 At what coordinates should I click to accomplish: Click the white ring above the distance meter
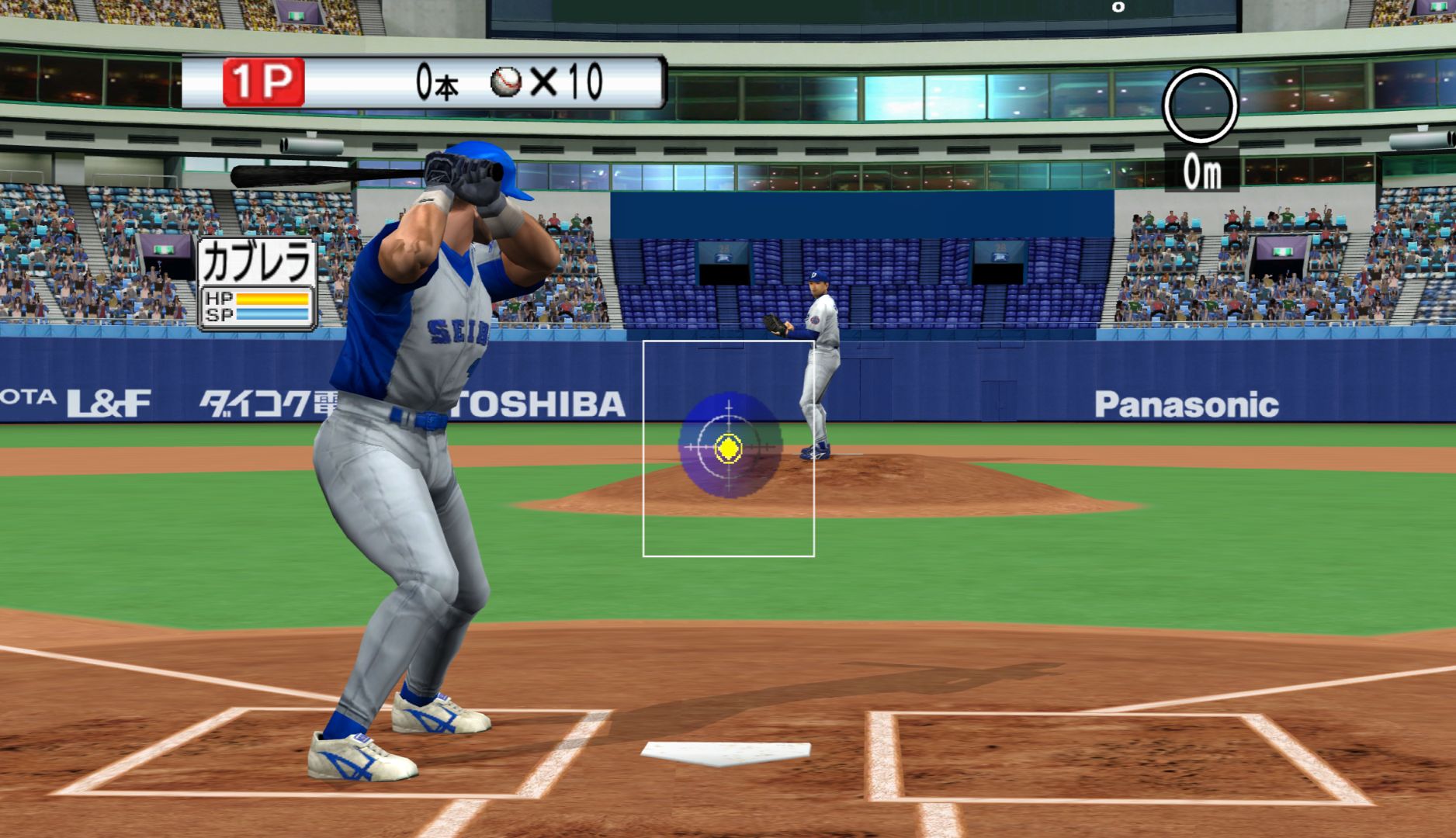[1199, 106]
